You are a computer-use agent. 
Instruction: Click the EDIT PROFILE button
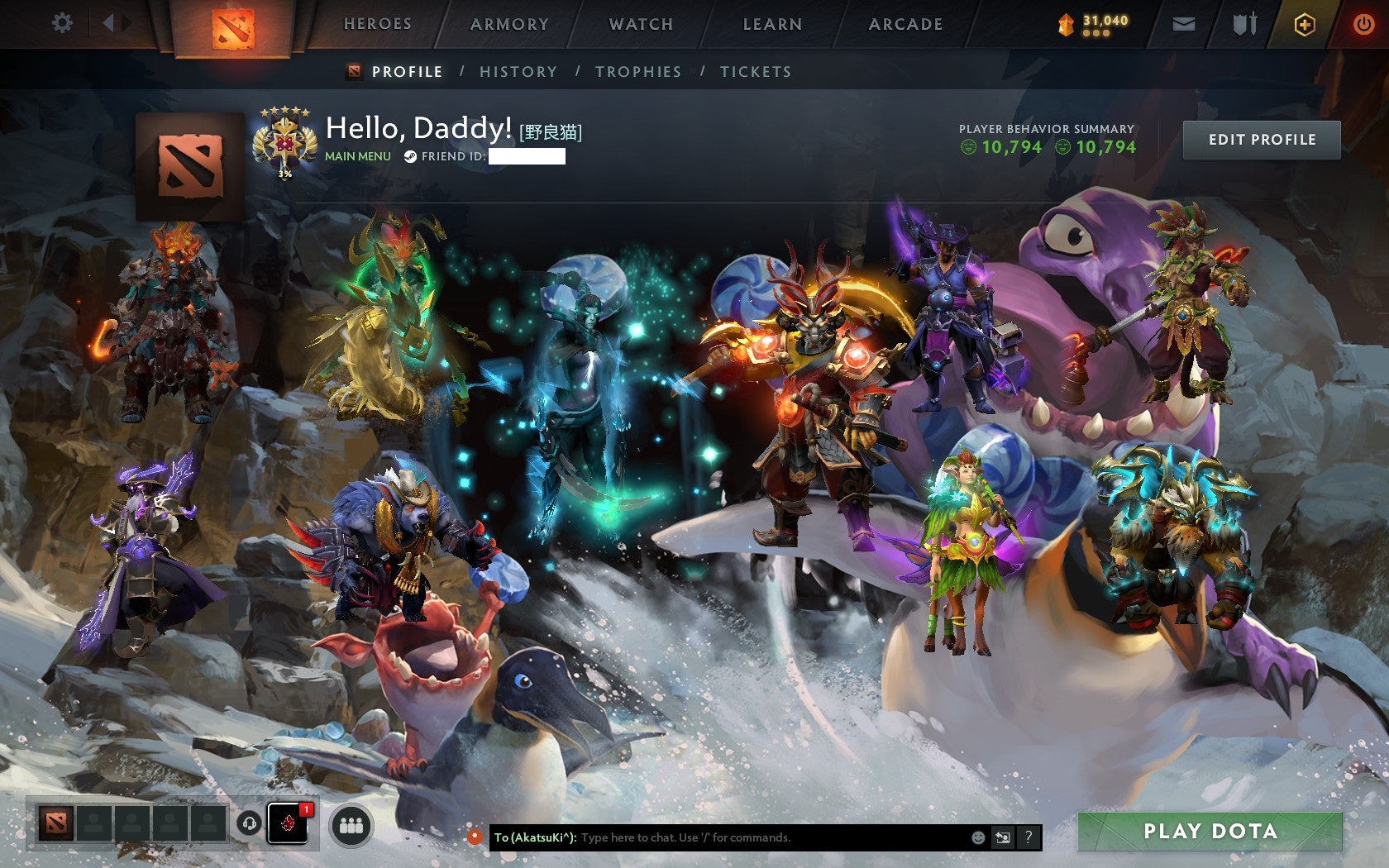click(1262, 140)
